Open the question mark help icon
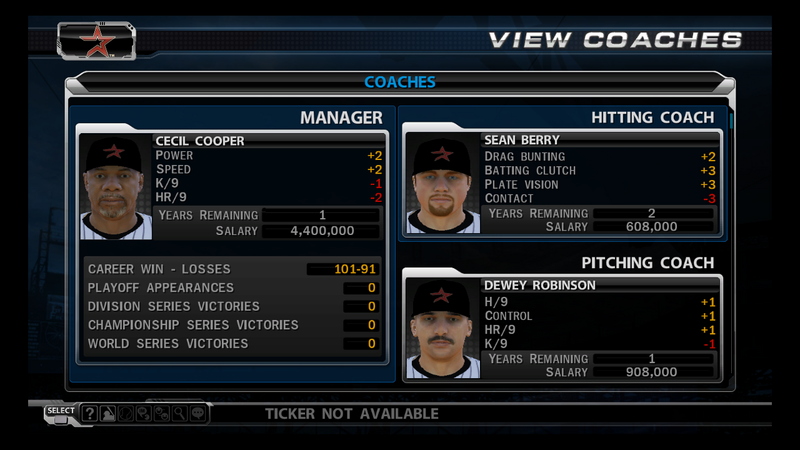800x450 pixels. [x=90, y=413]
